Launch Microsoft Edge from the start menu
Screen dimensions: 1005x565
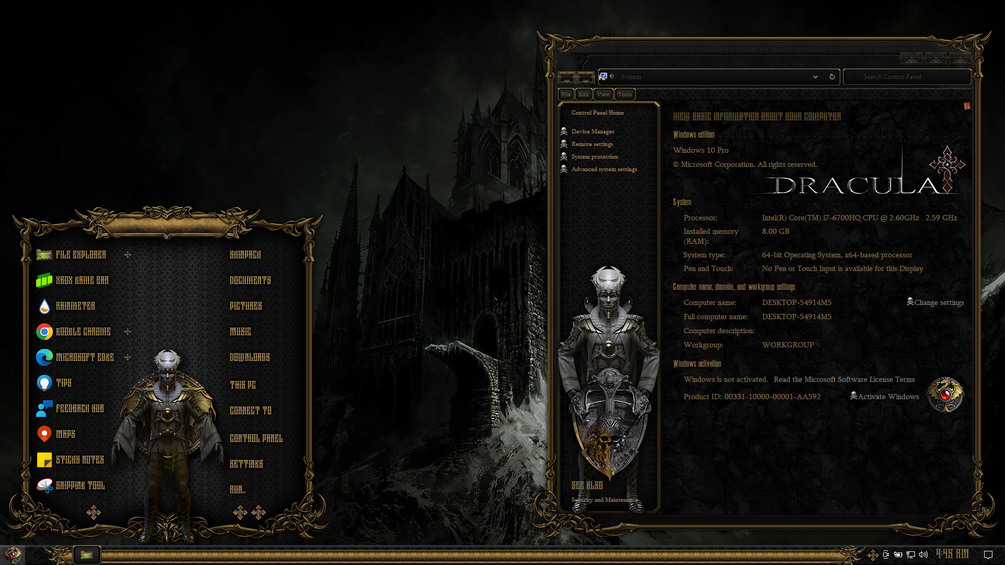click(84, 357)
